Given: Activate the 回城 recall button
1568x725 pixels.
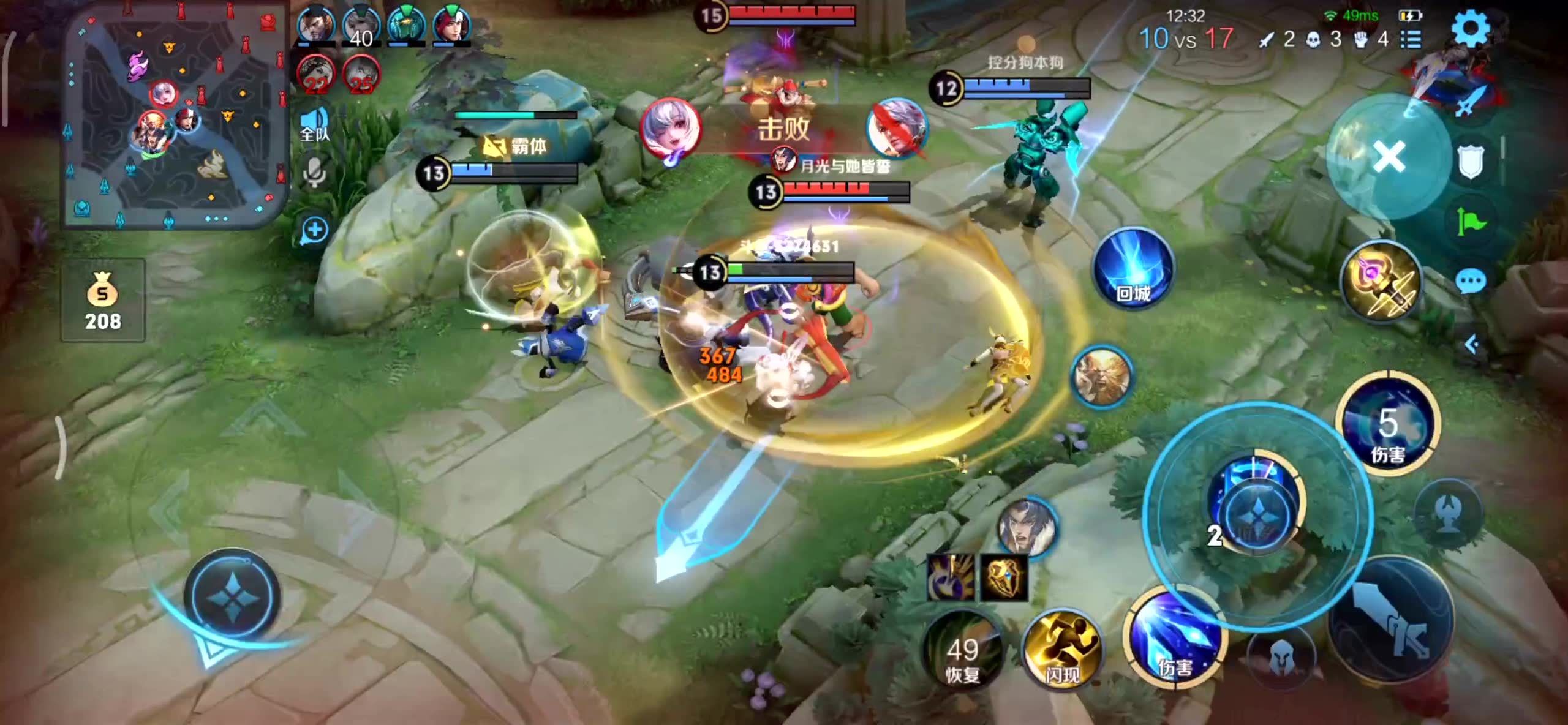Looking at the screenshot, I should (x=1133, y=268).
